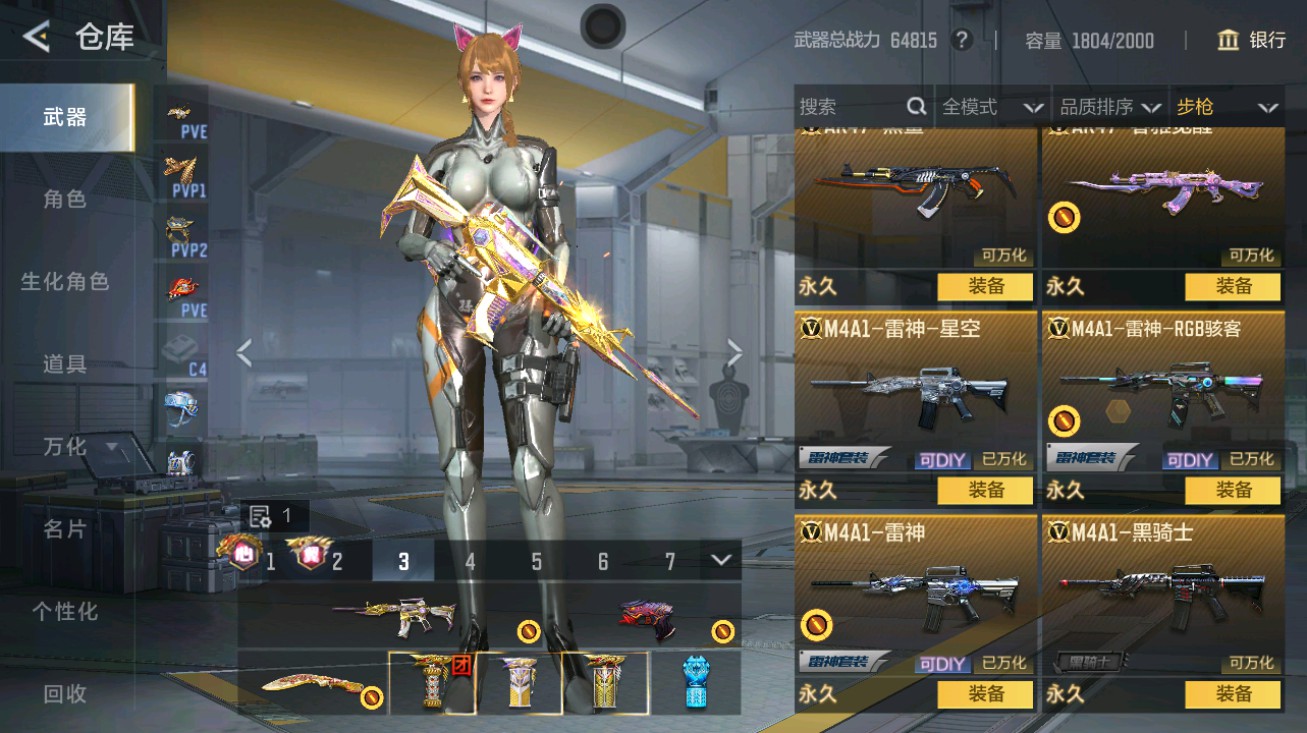Switch to the 个性化 tab
Image resolution: width=1307 pixels, height=733 pixels.
(65, 611)
